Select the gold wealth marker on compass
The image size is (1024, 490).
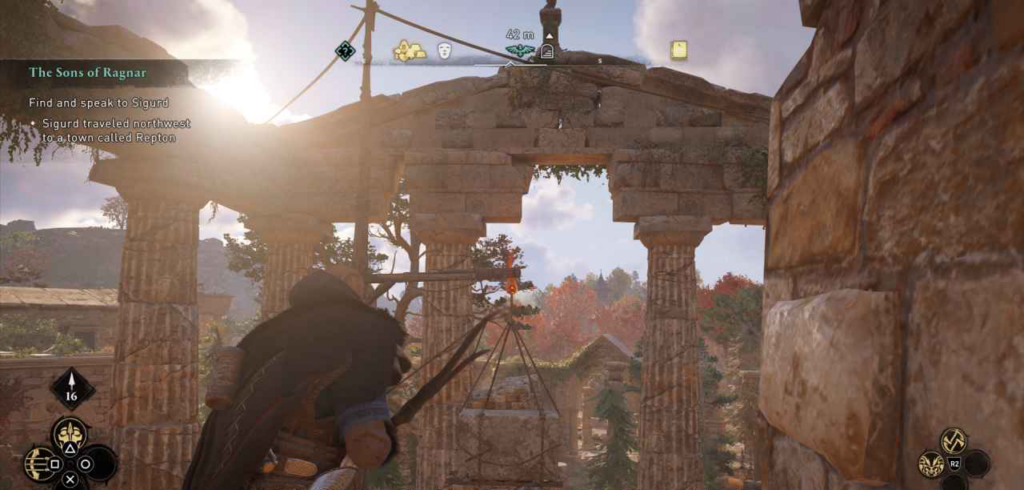click(408, 50)
